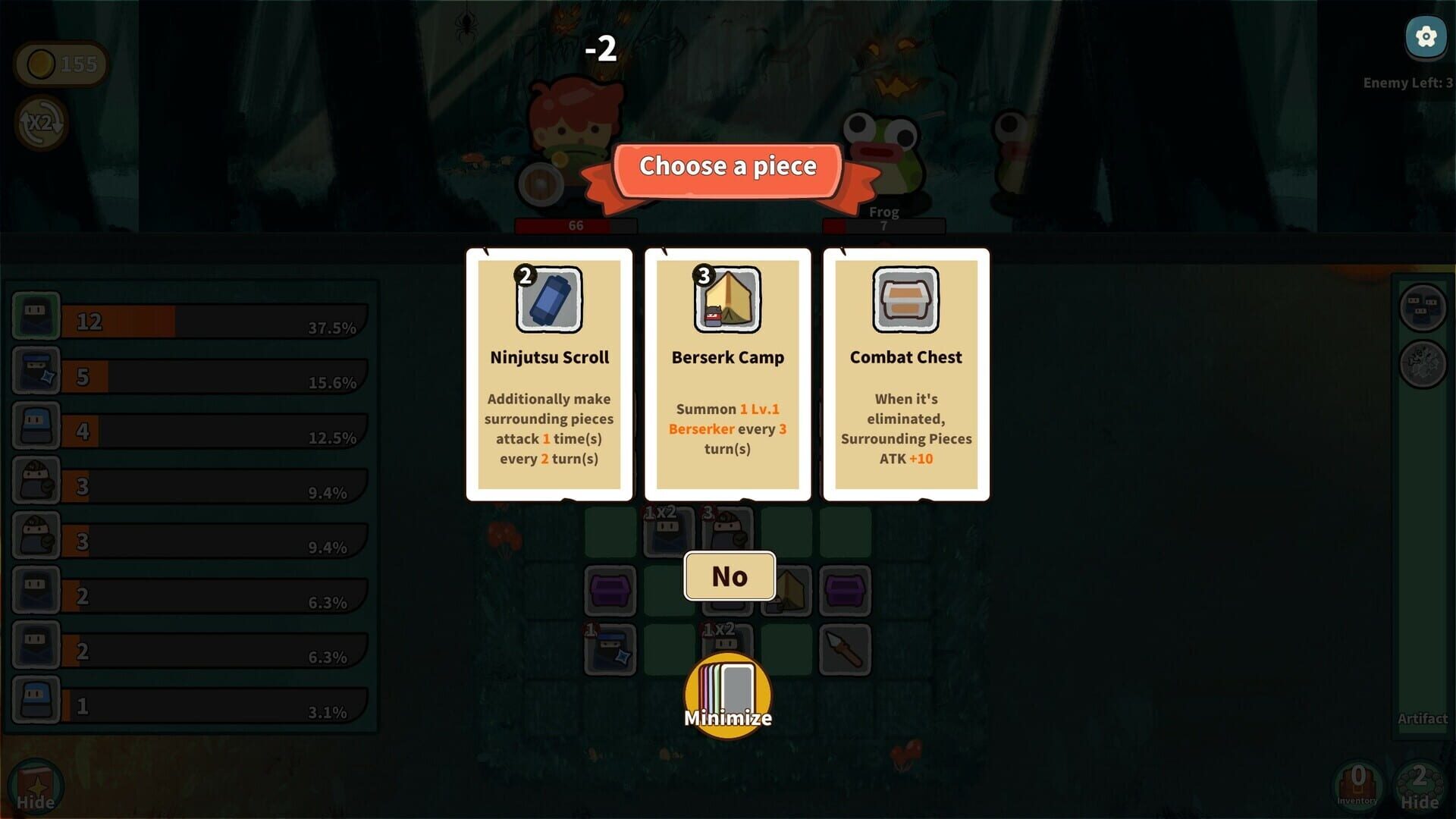
Task: Select the spear piece on the board grid
Action: [846, 648]
